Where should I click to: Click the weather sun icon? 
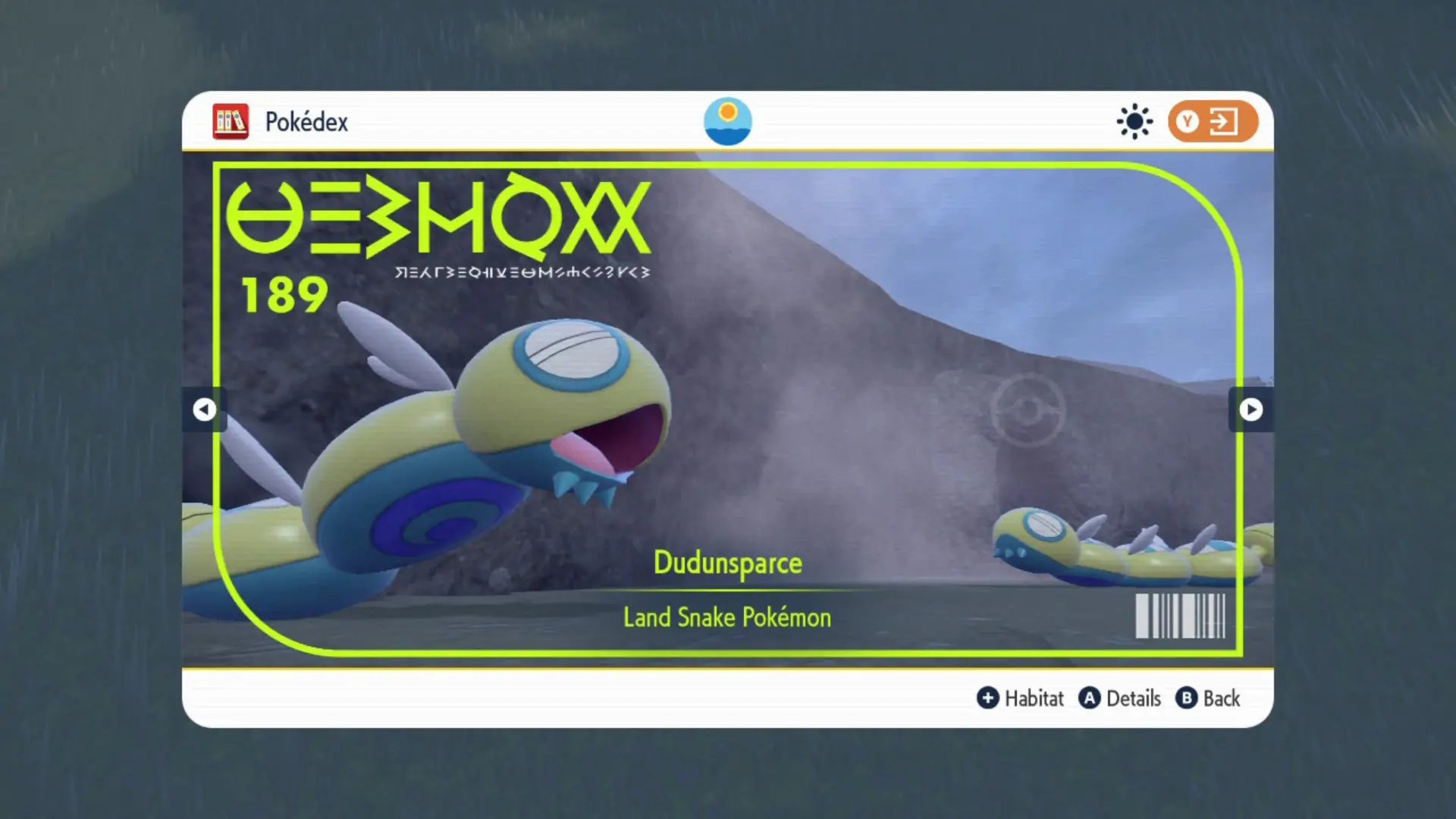(1134, 120)
